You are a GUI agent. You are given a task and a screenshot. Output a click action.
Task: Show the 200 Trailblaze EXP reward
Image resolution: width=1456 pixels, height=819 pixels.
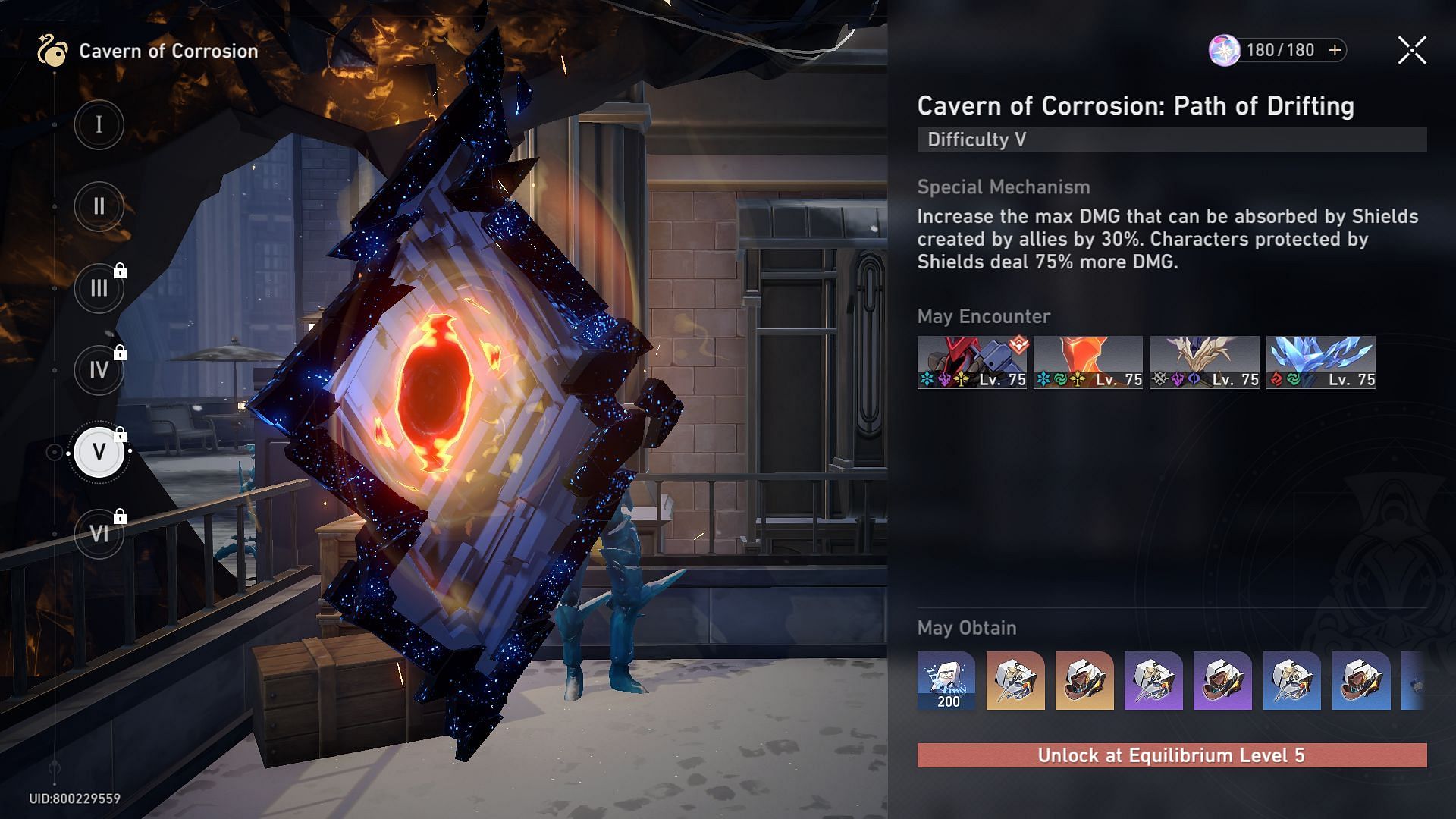pos(946,680)
